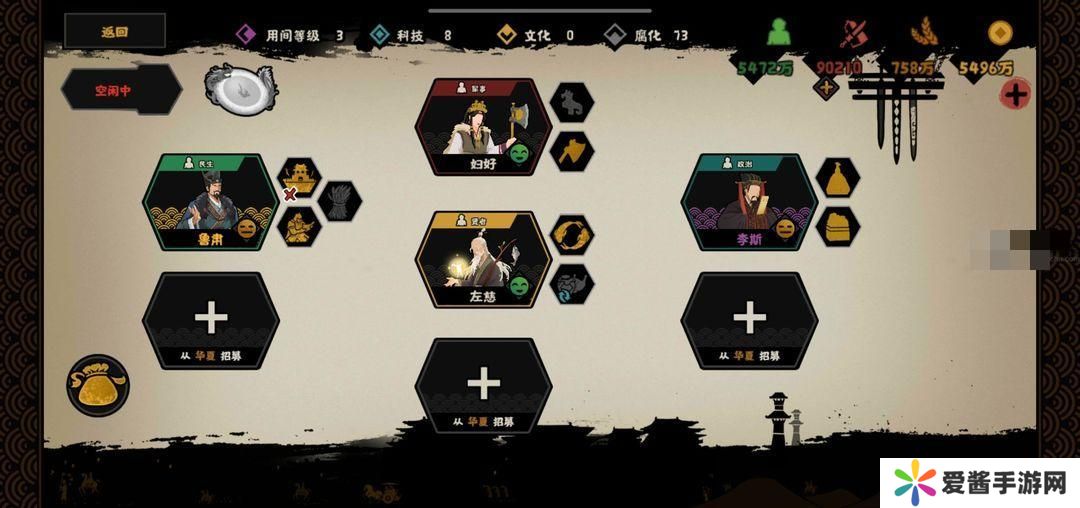Add resources with the red plus button

(1016, 95)
